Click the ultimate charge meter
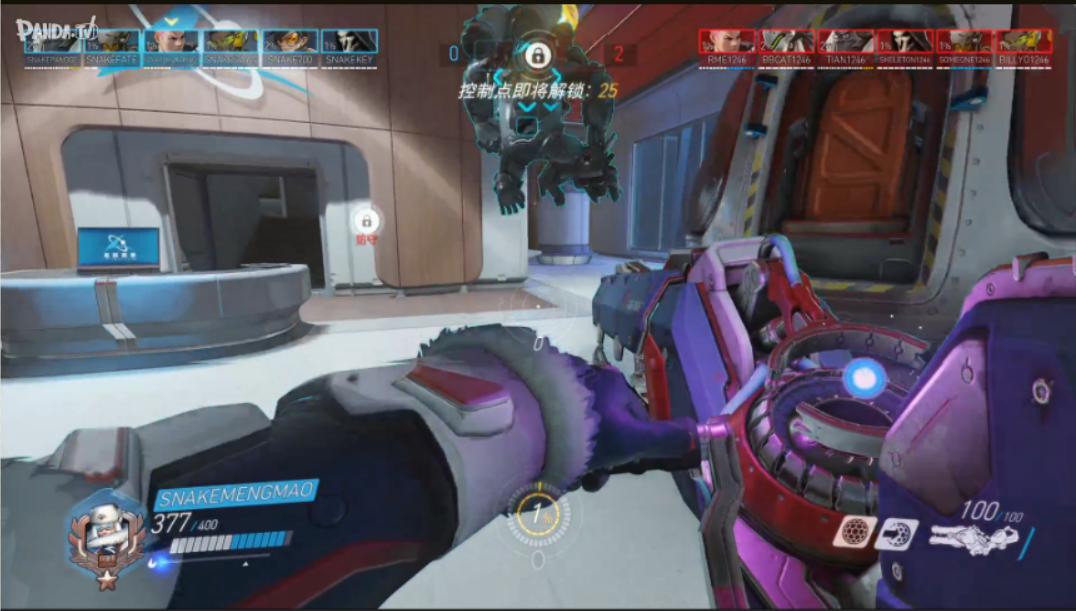This screenshot has height=611, width=1076. tap(538, 517)
